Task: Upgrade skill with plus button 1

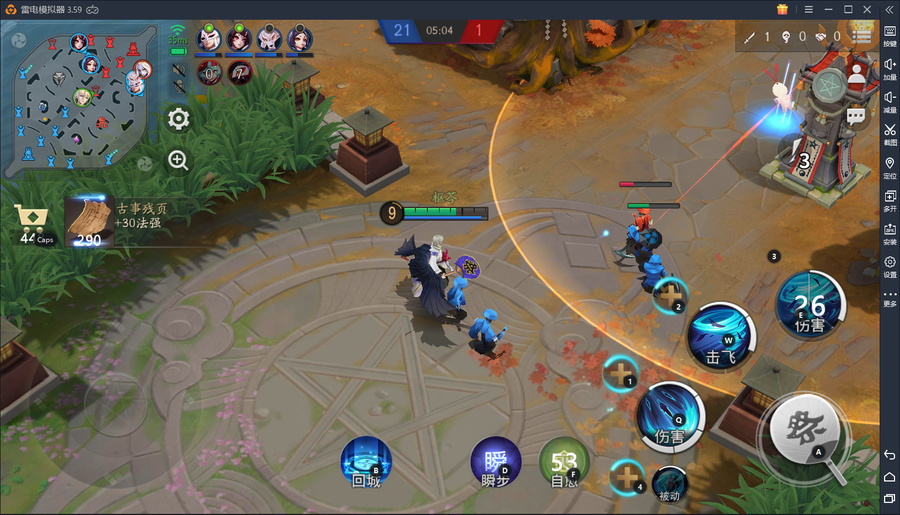Action: [620, 374]
